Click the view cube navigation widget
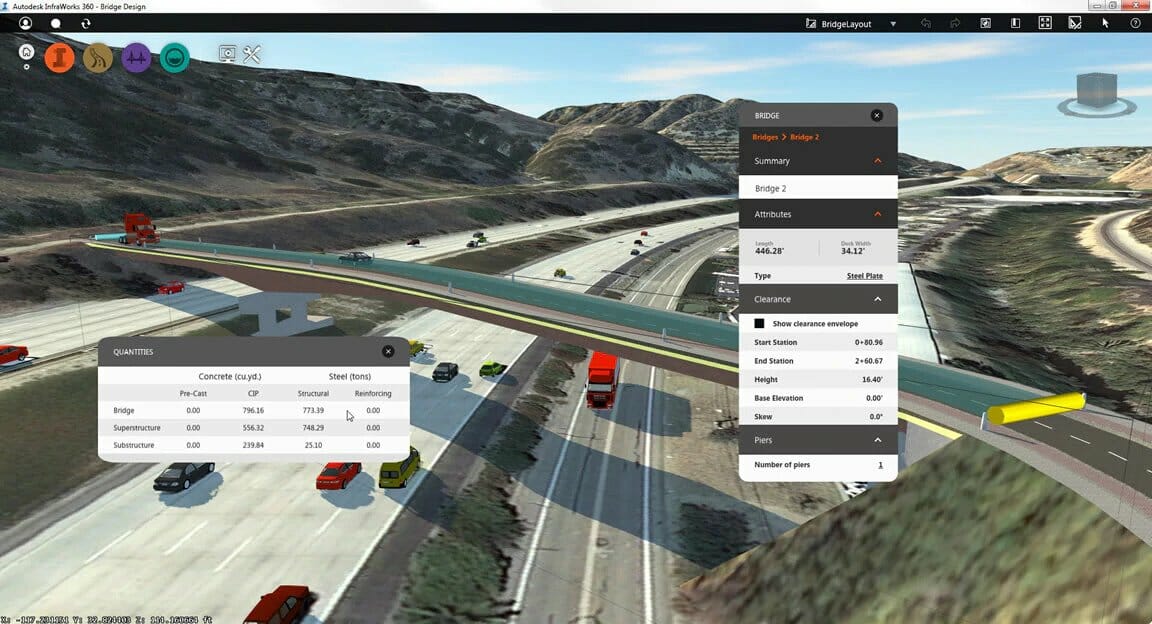The image size is (1152, 624). click(1097, 92)
